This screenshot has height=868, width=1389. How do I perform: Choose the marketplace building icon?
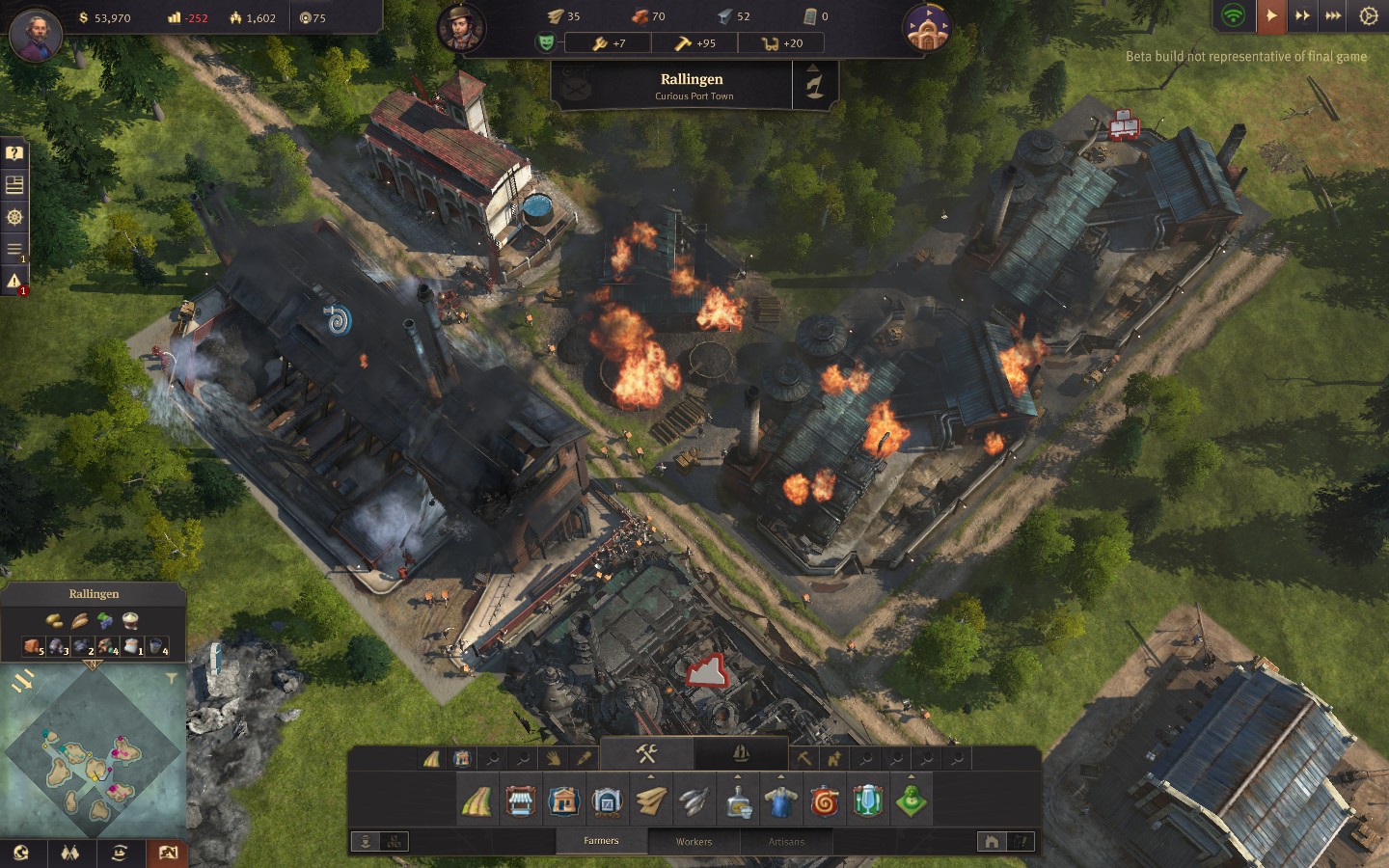tap(520, 801)
